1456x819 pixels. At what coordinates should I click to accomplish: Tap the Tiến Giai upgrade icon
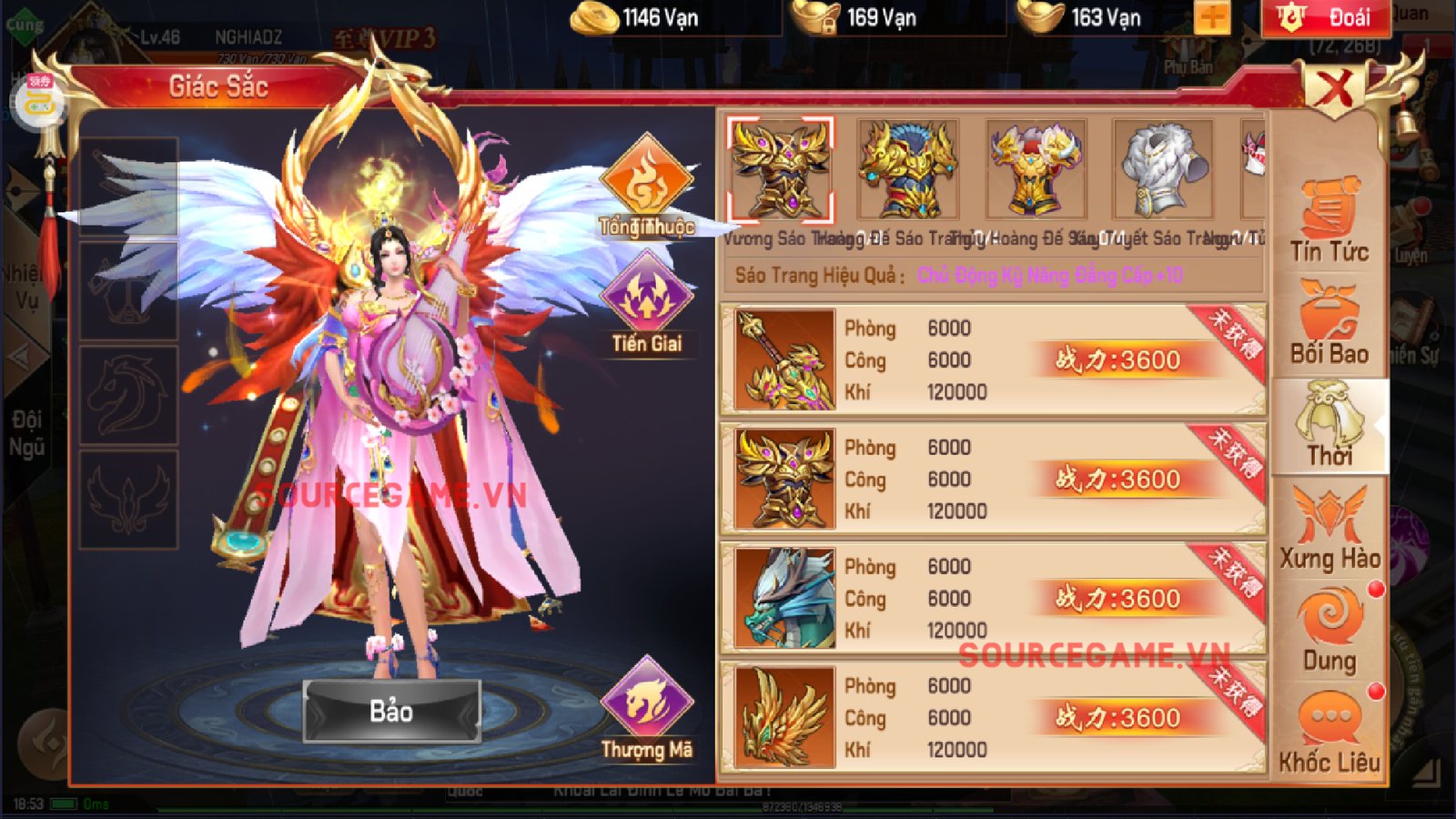click(646, 302)
